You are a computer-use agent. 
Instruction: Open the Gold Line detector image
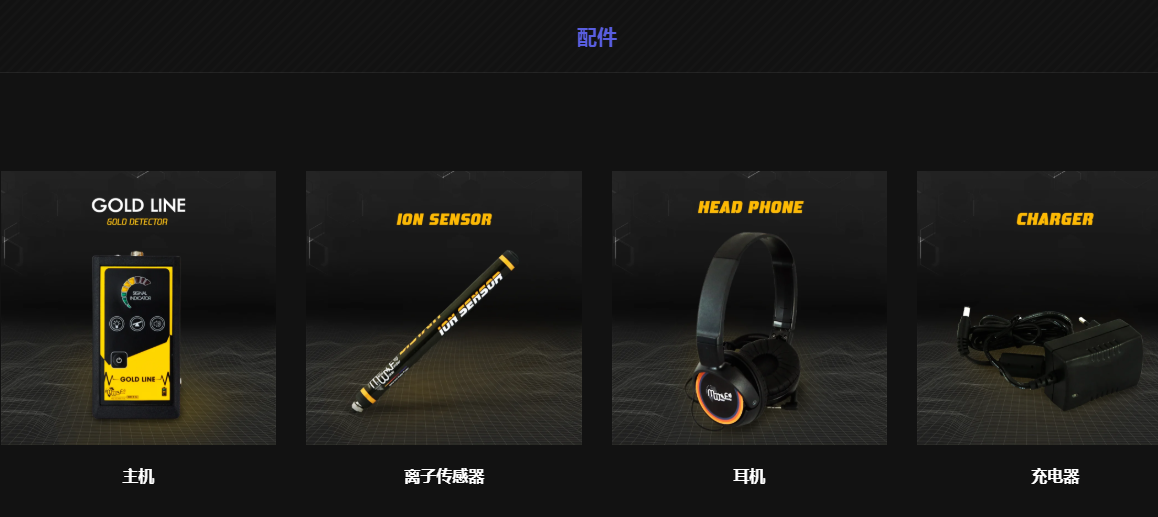pyautogui.click(x=138, y=308)
